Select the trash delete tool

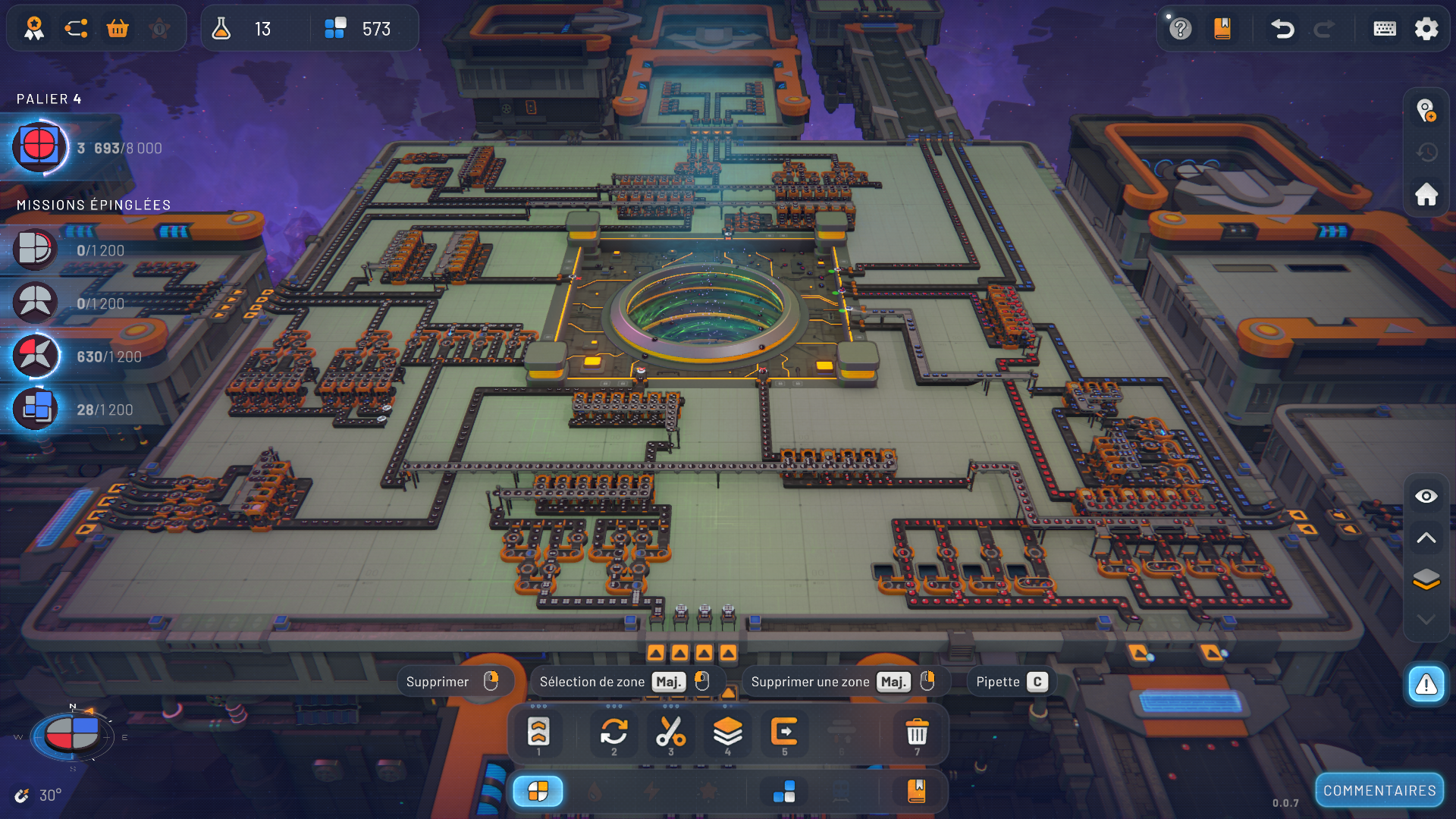(x=917, y=733)
